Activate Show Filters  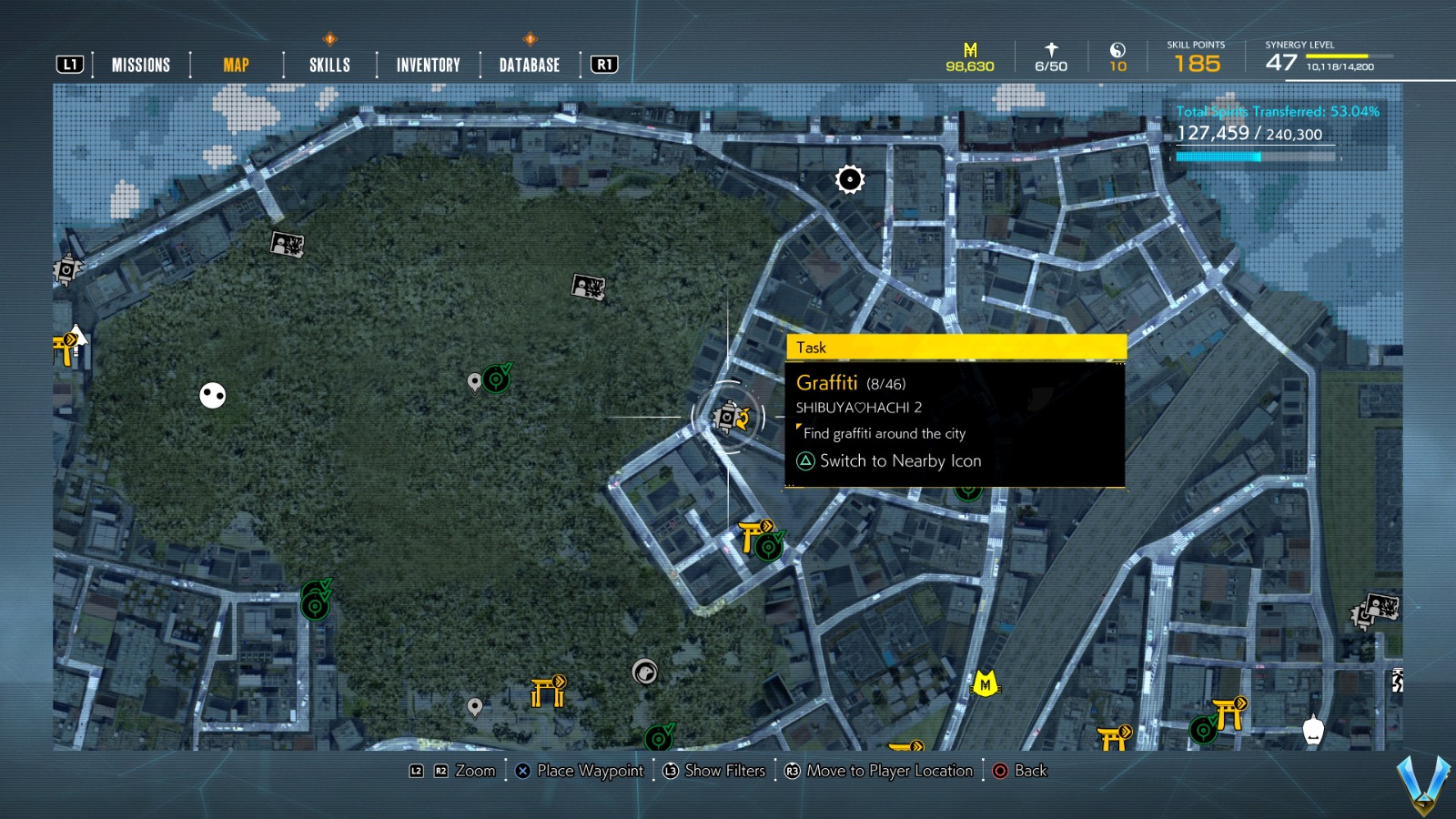714,771
